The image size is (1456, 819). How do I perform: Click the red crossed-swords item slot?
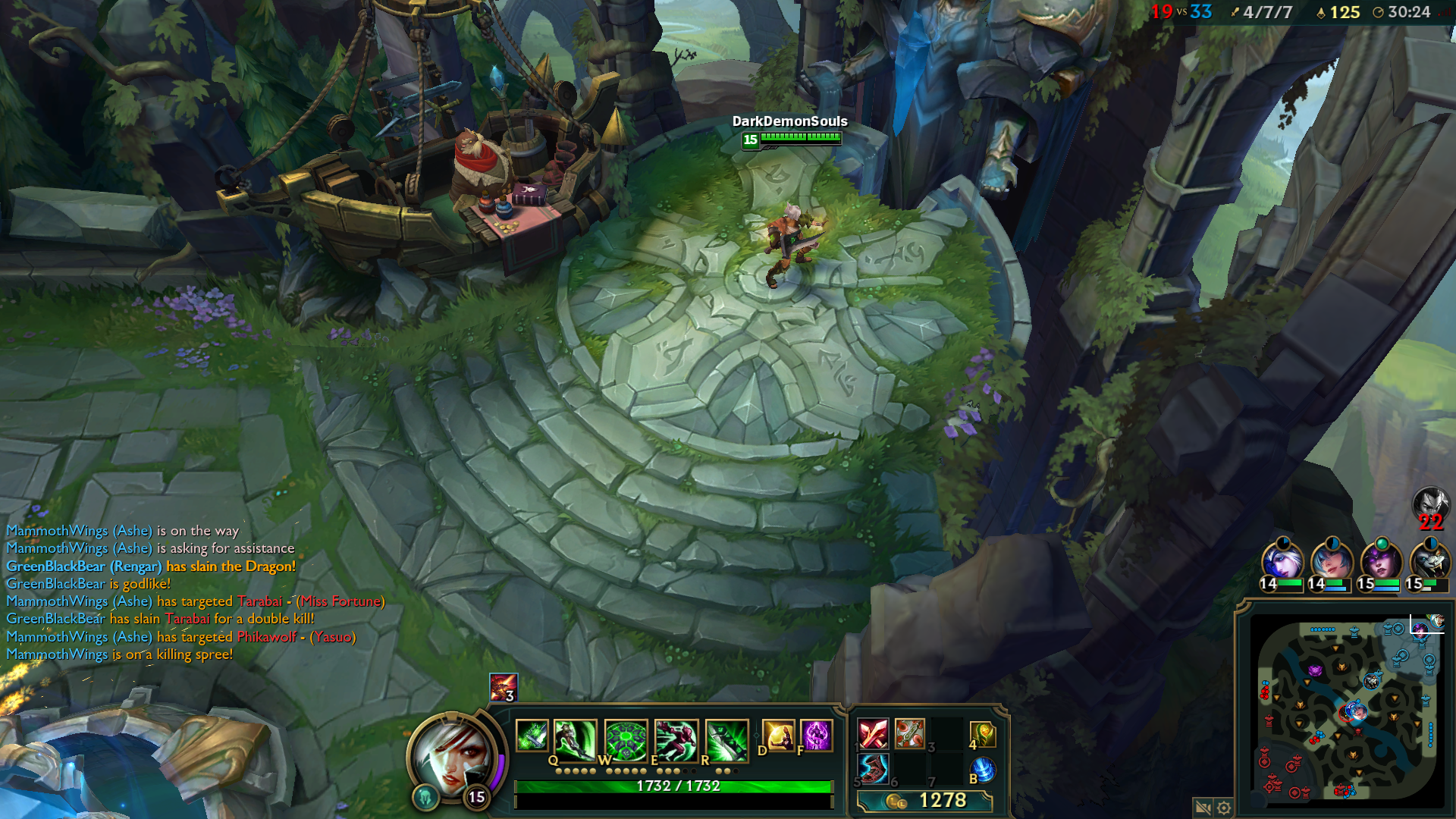[873, 734]
